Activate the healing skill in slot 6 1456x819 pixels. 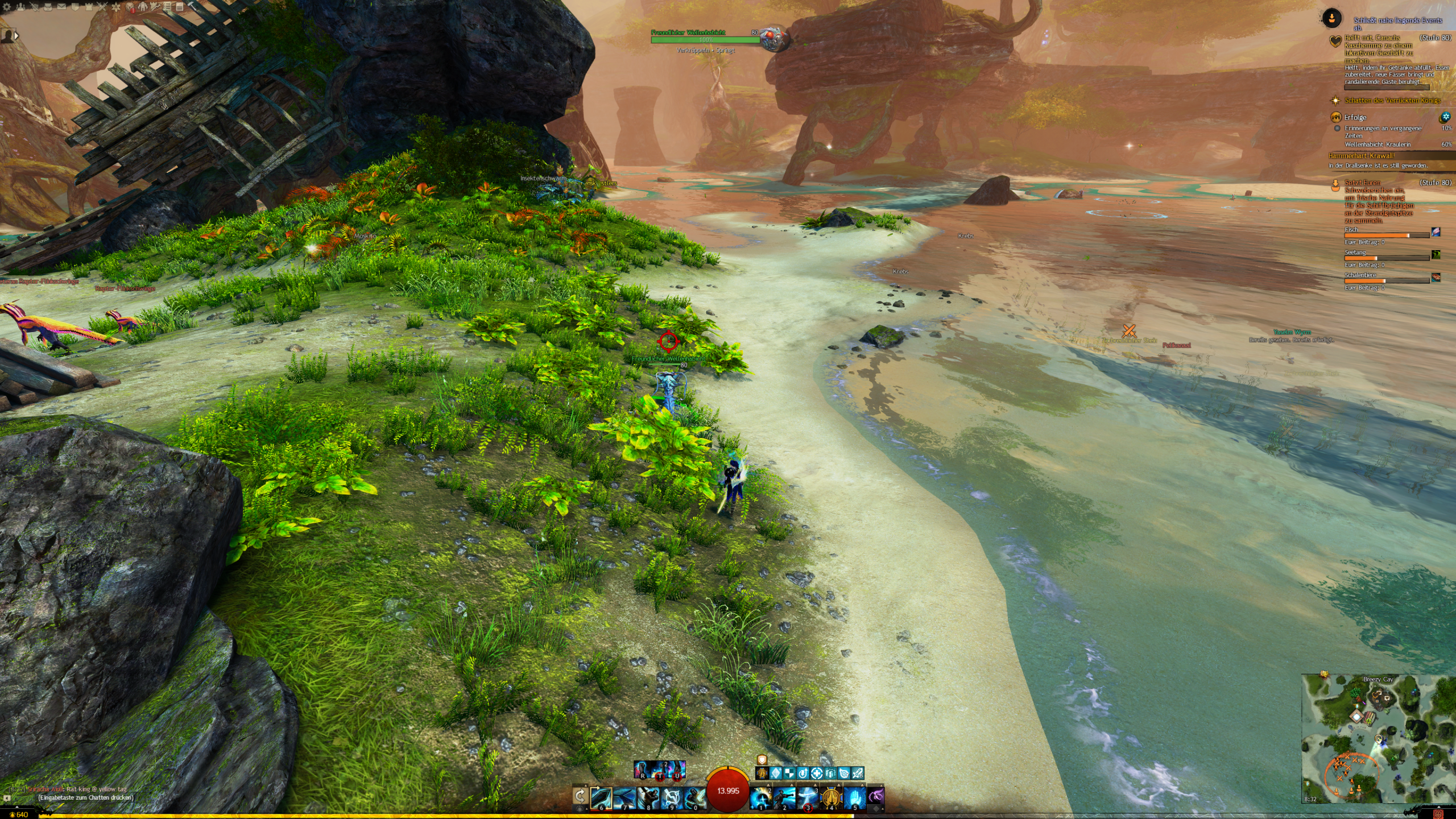pos(601,798)
